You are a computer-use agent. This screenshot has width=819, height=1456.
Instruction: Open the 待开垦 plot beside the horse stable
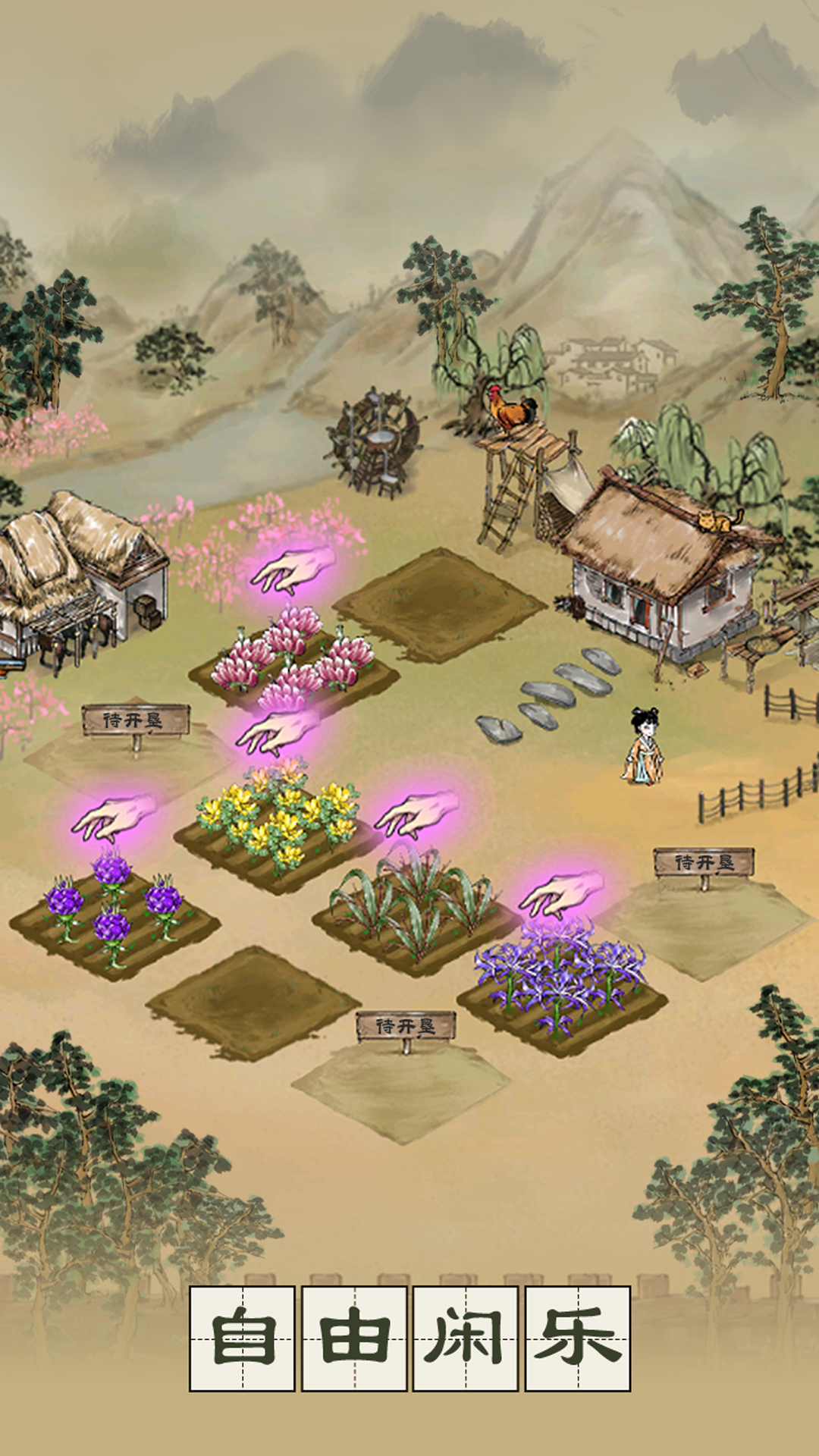point(135,720)
